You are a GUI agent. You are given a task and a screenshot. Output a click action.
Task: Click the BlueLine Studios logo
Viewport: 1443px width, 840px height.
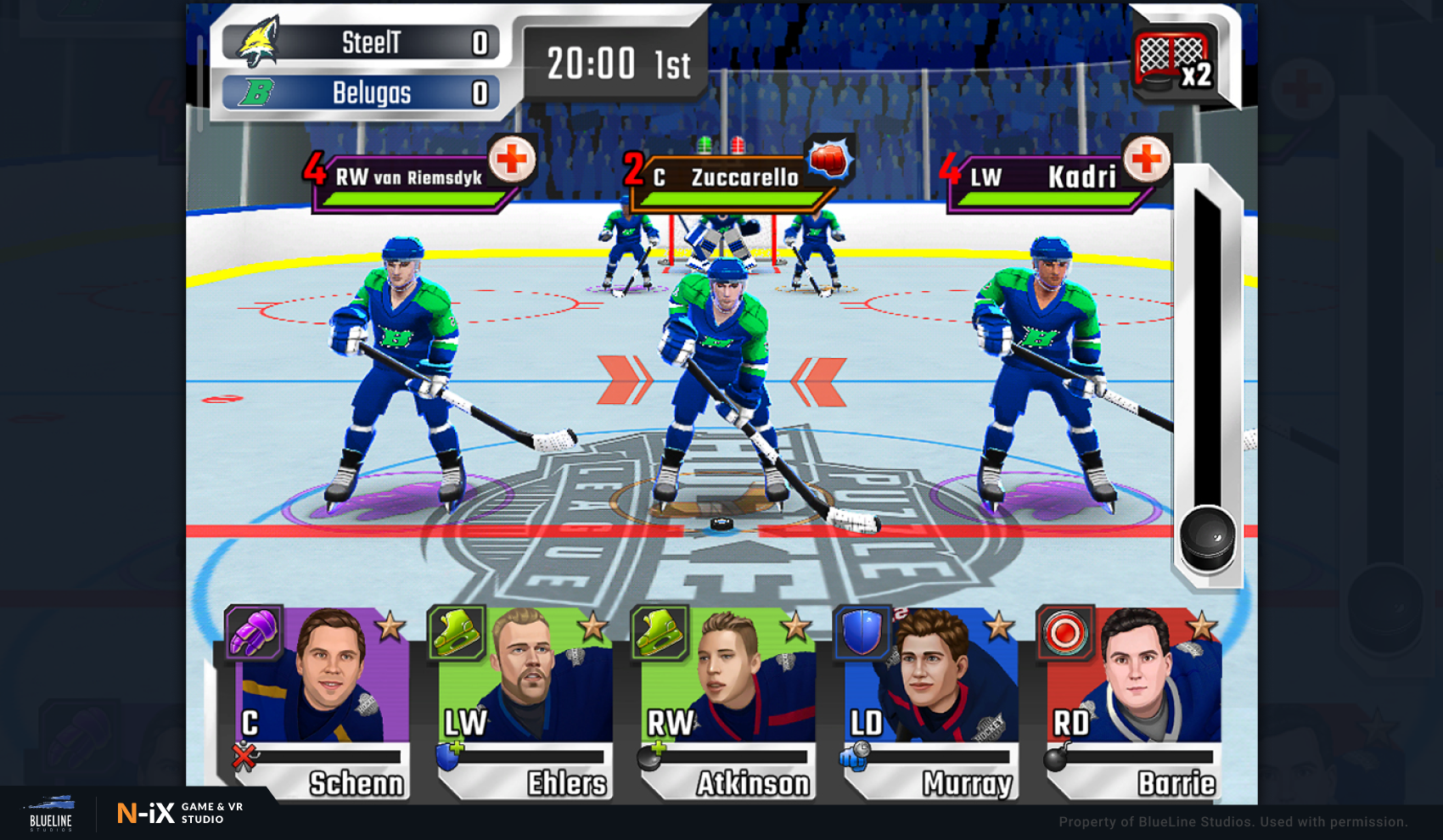[51, 813]
